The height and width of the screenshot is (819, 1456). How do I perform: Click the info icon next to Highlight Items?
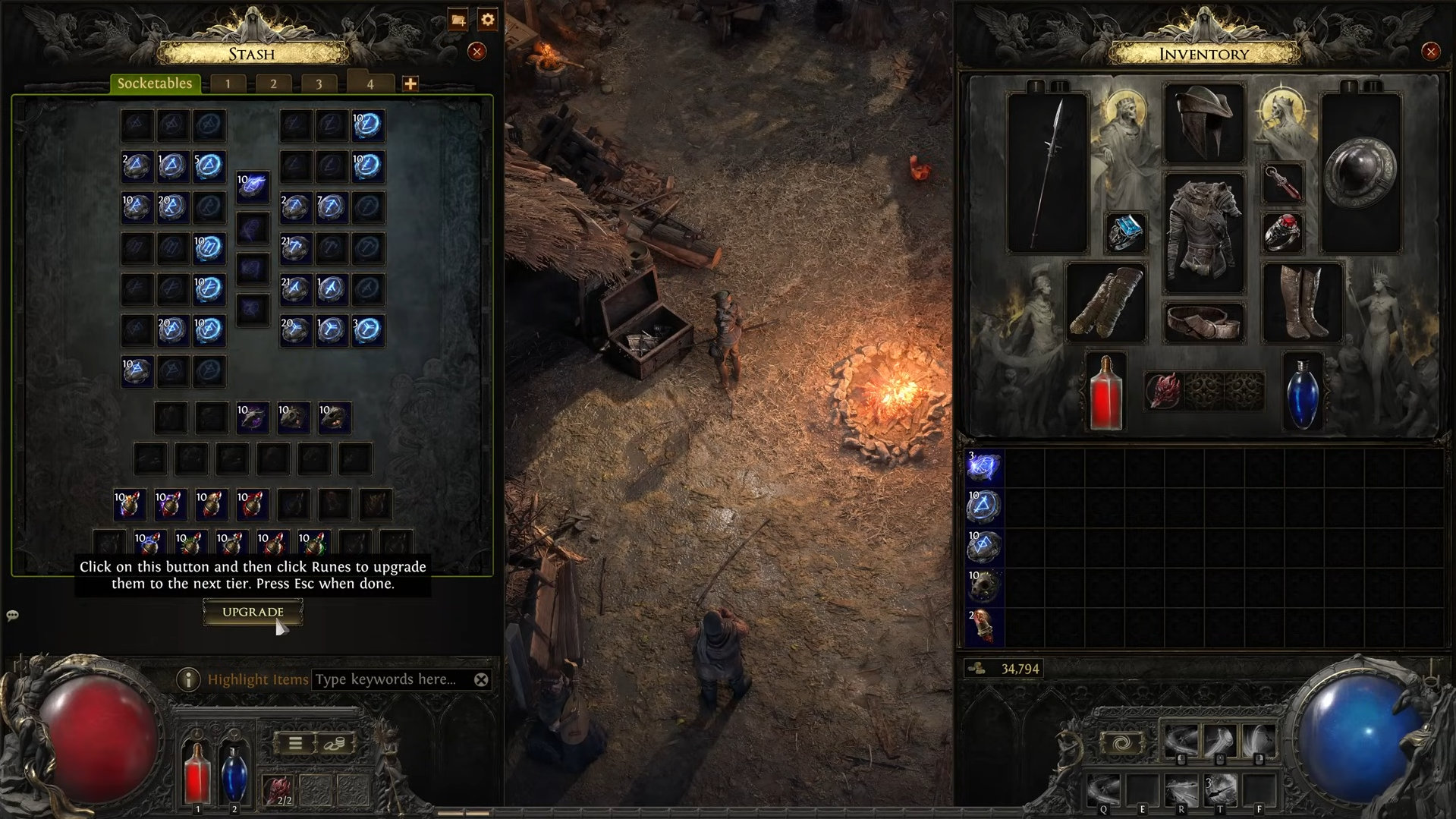pyautogui.click(x=187, y=679)
